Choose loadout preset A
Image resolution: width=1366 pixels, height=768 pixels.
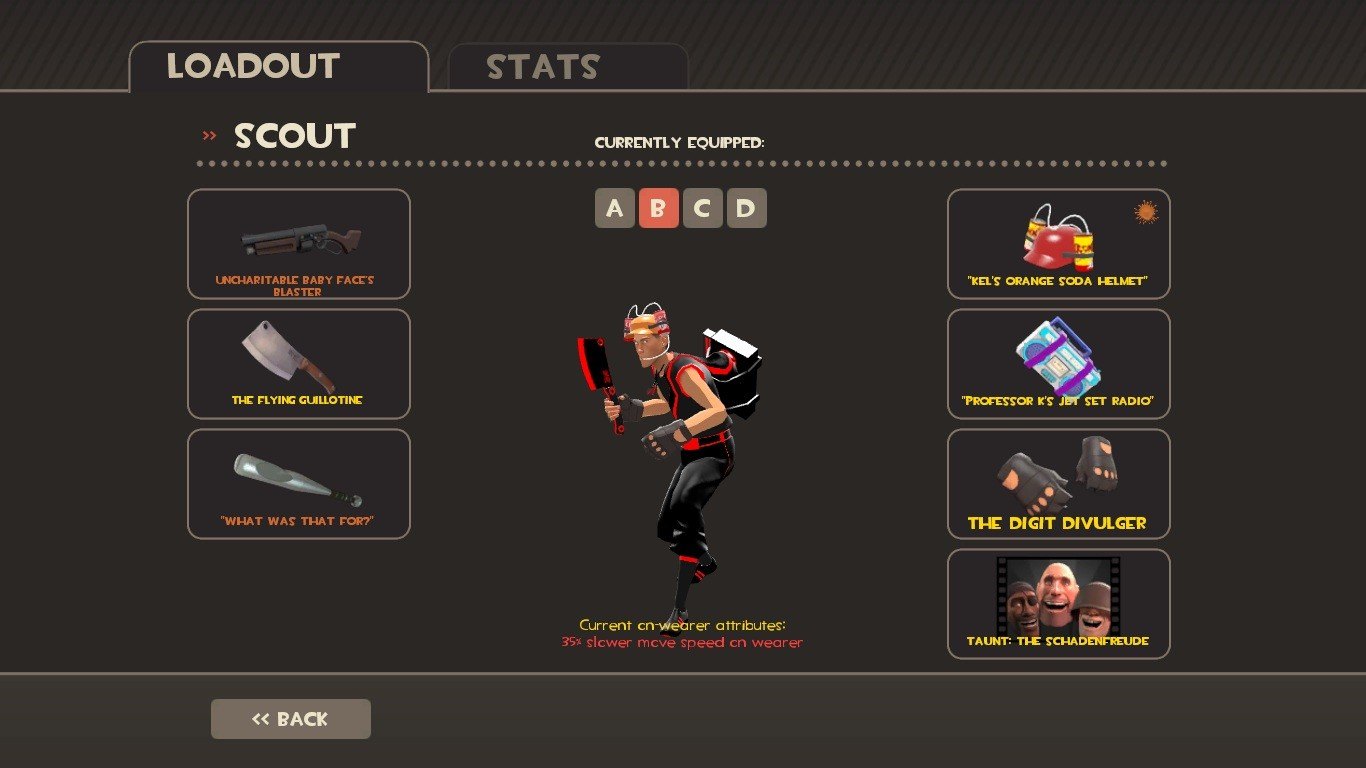(x=615, y=208)
